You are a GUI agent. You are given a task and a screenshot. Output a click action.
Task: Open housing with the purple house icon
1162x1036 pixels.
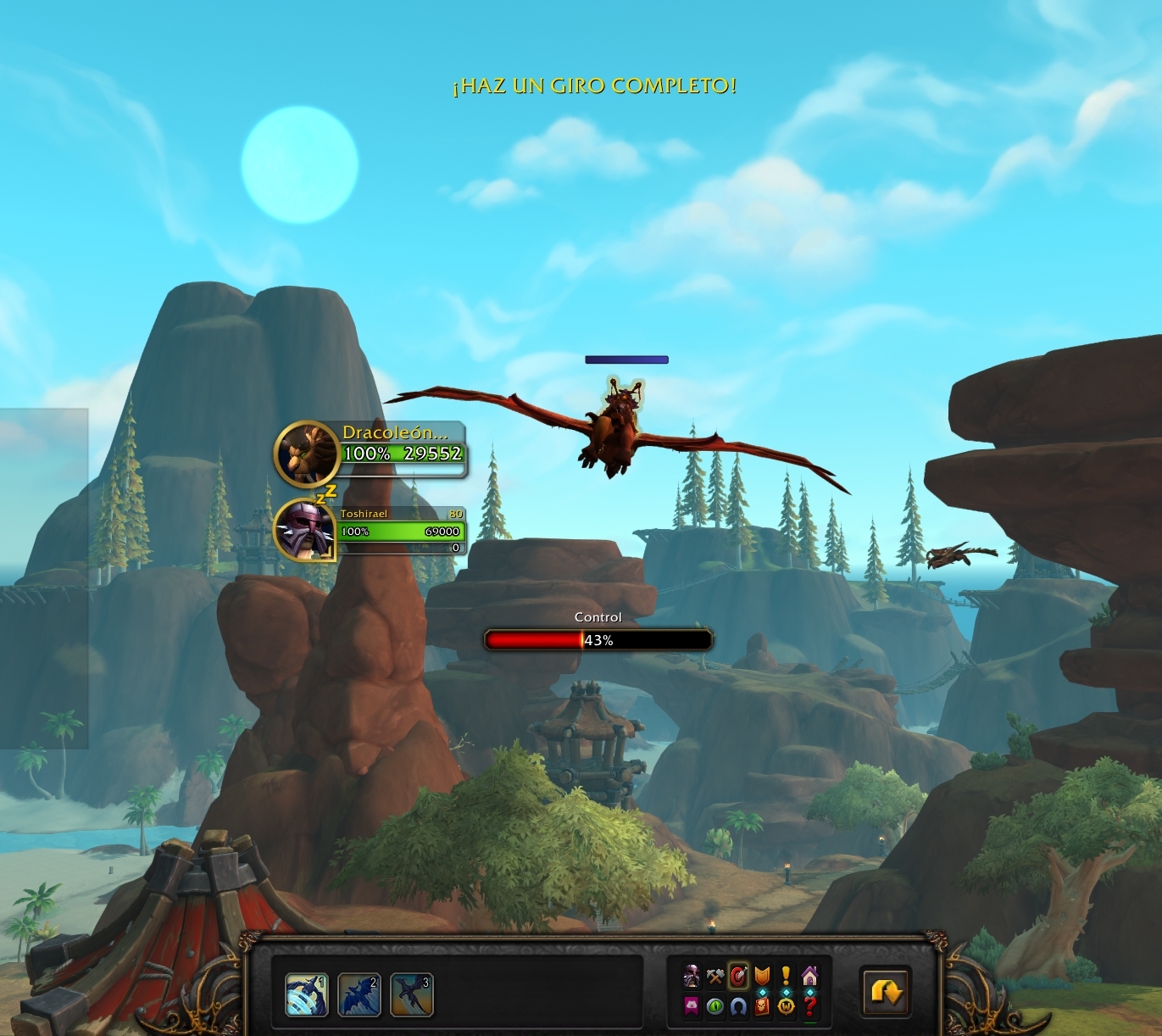[x=809, y=977]
